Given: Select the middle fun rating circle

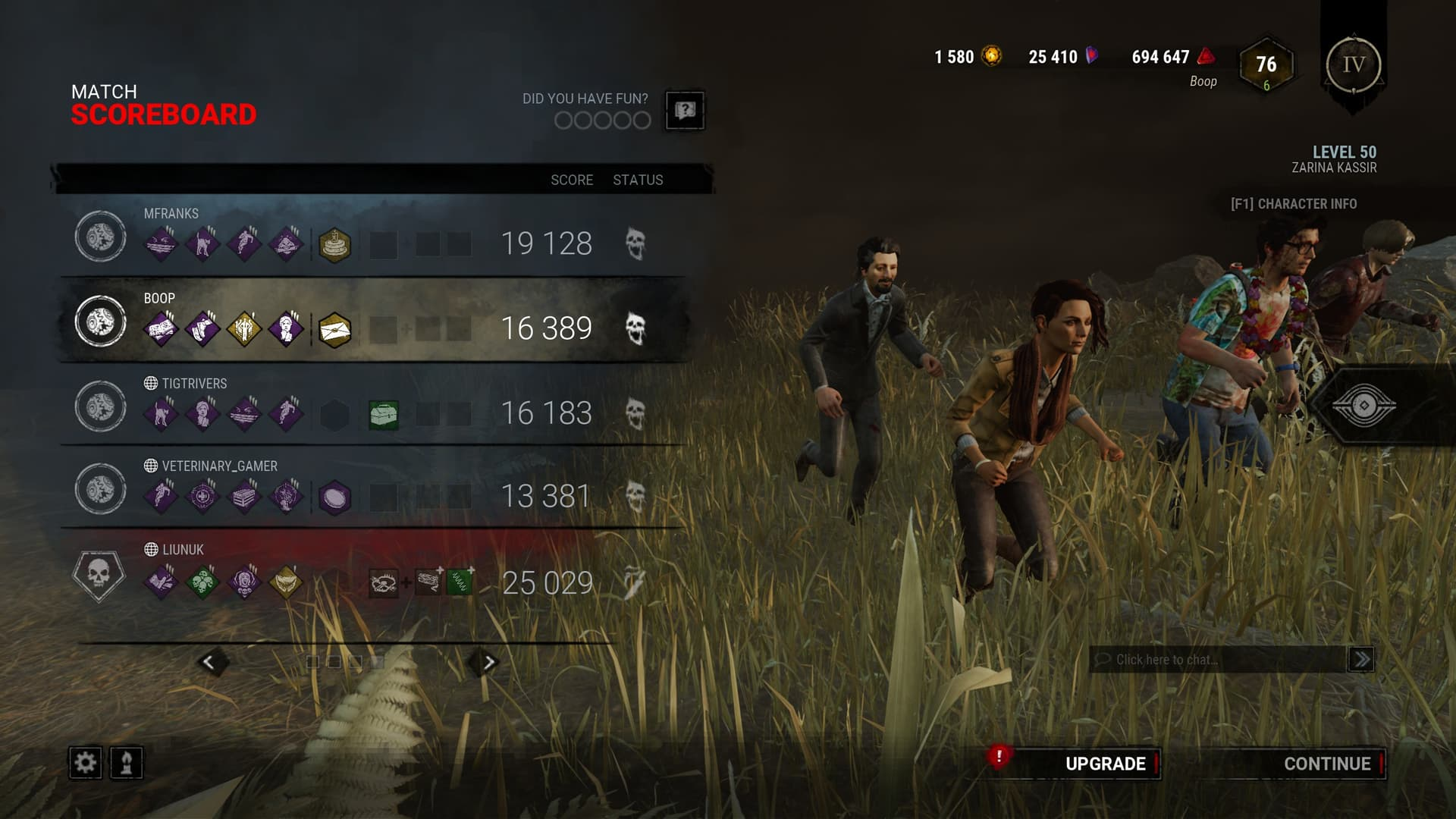Looking at the screenshot, I should click(x=603, y=121).
